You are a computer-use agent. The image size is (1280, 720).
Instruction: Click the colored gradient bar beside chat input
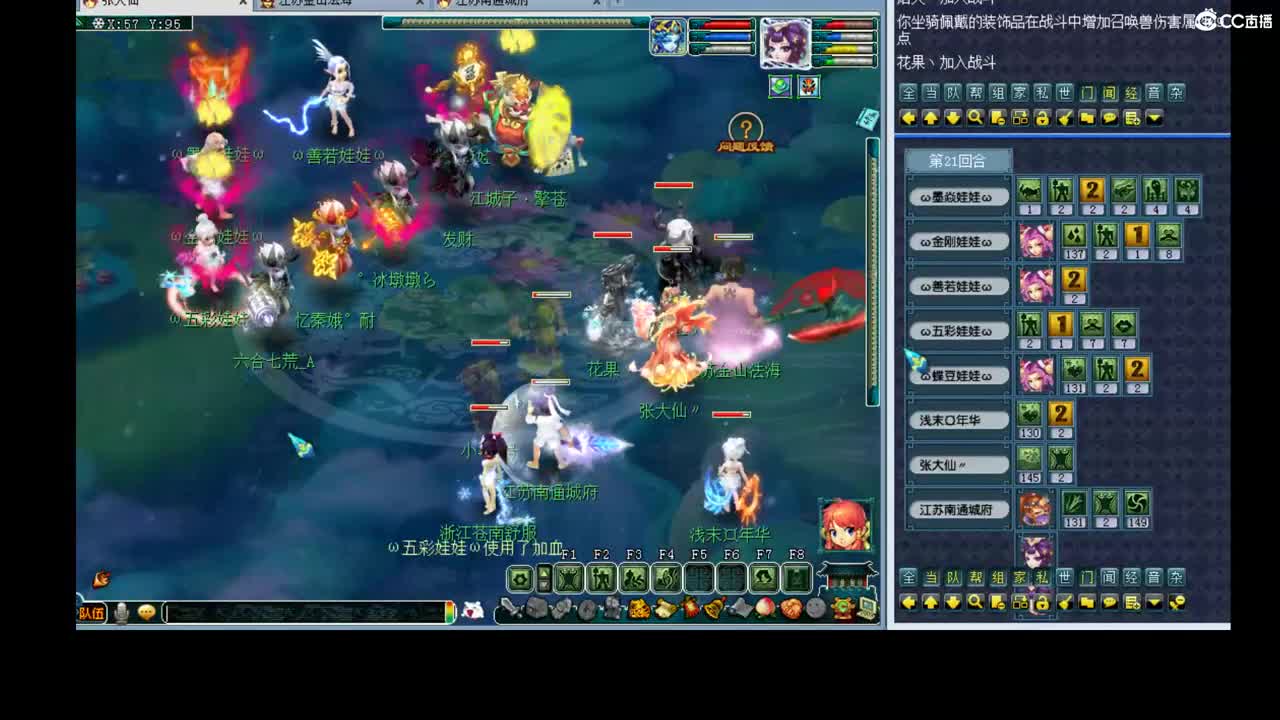pos(449,612)
